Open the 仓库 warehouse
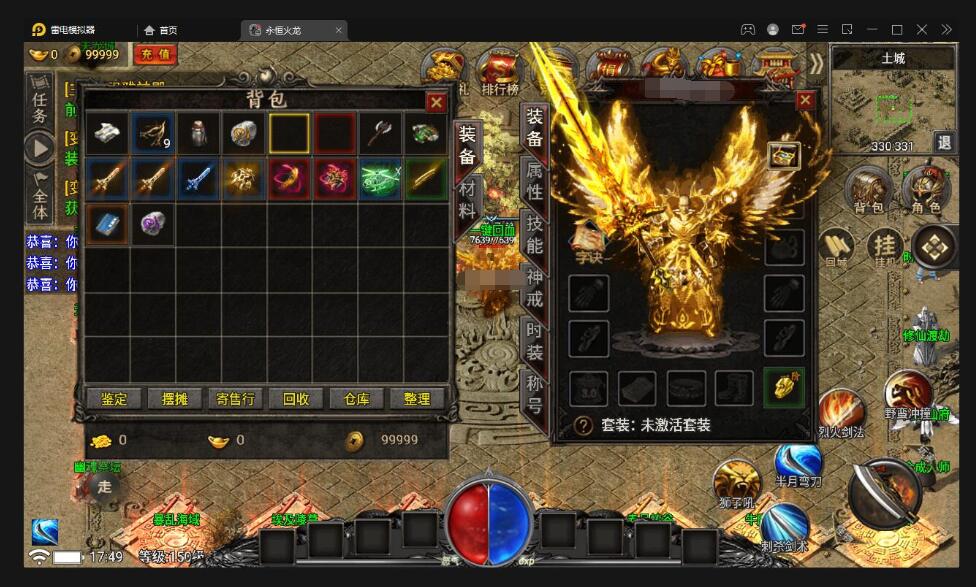976x587 pixels. tap(356, 399)
